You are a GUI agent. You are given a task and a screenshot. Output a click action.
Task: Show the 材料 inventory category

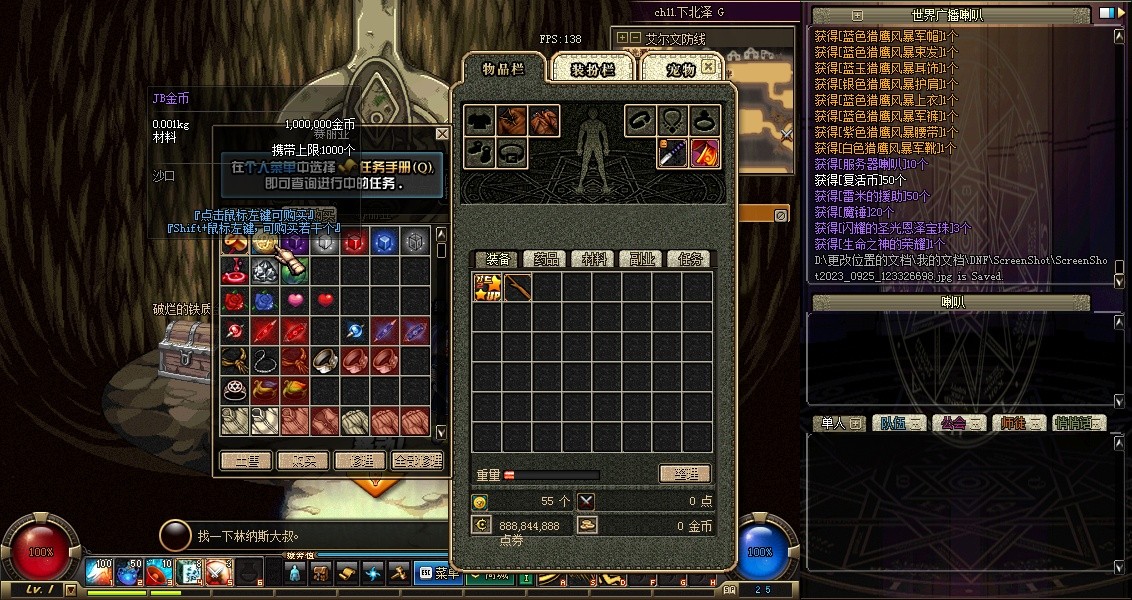coord(594,259)
